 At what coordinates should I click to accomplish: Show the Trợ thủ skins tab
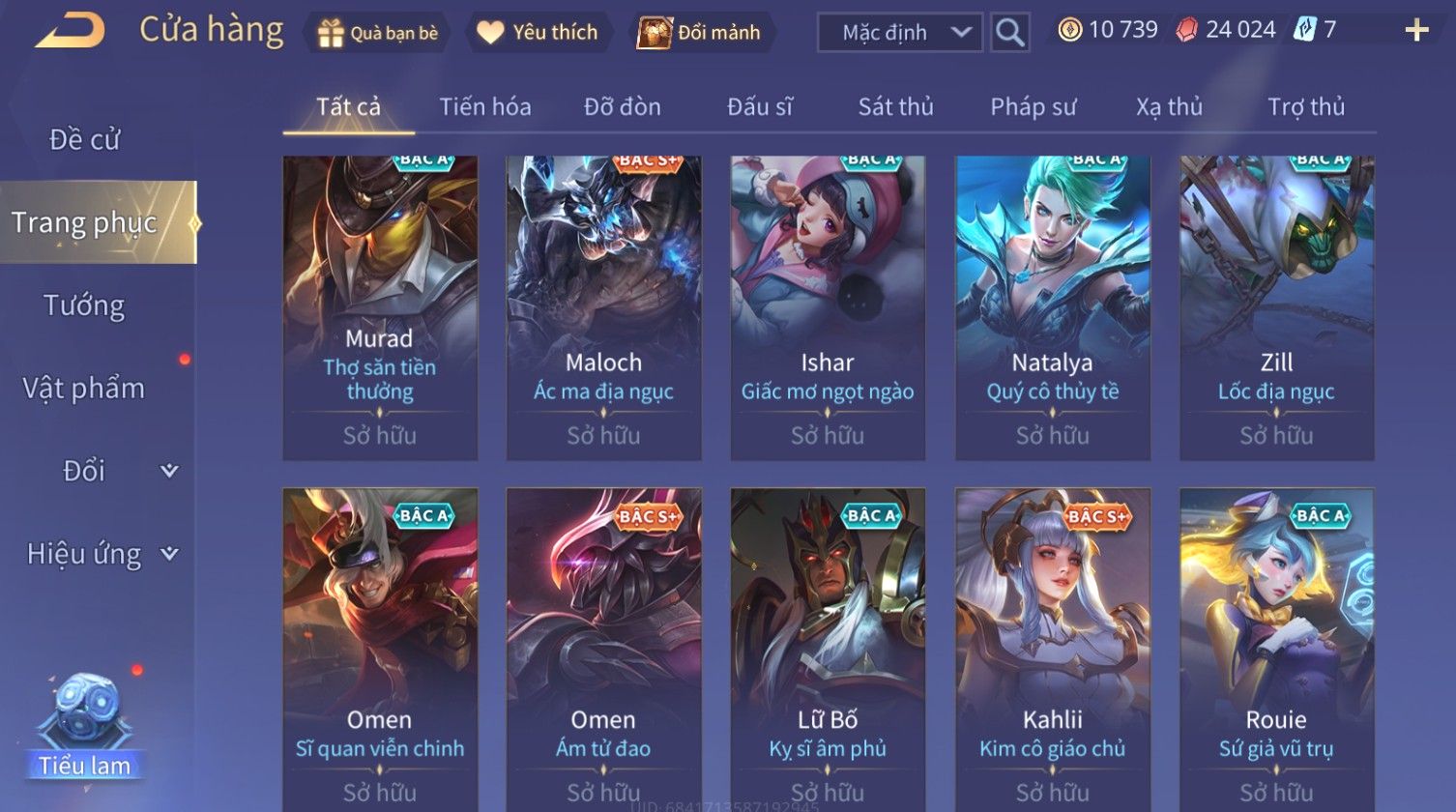pyautogui.click(x=1305, y=107)
